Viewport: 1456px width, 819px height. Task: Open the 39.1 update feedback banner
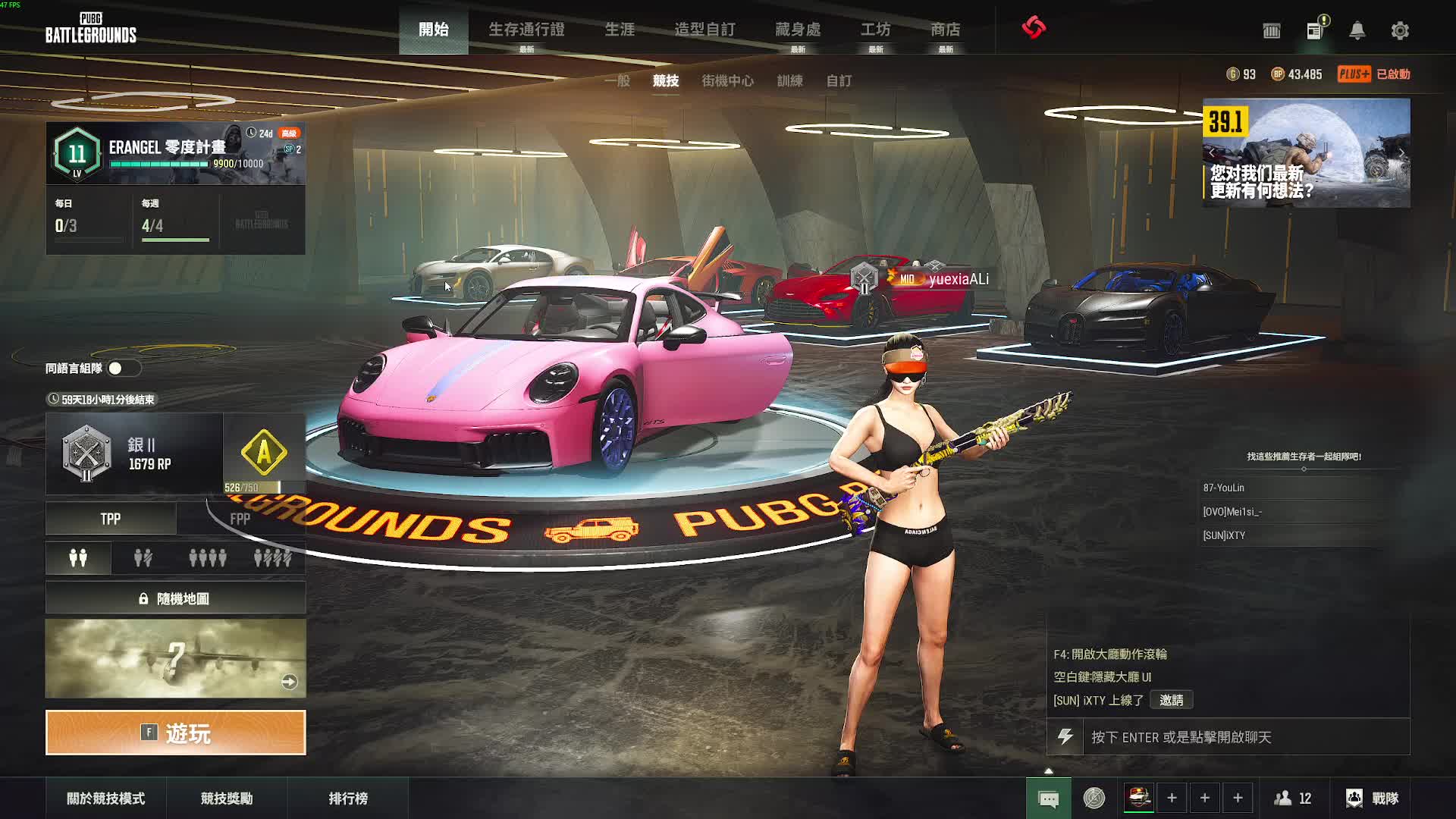(x=1306, y=153)
